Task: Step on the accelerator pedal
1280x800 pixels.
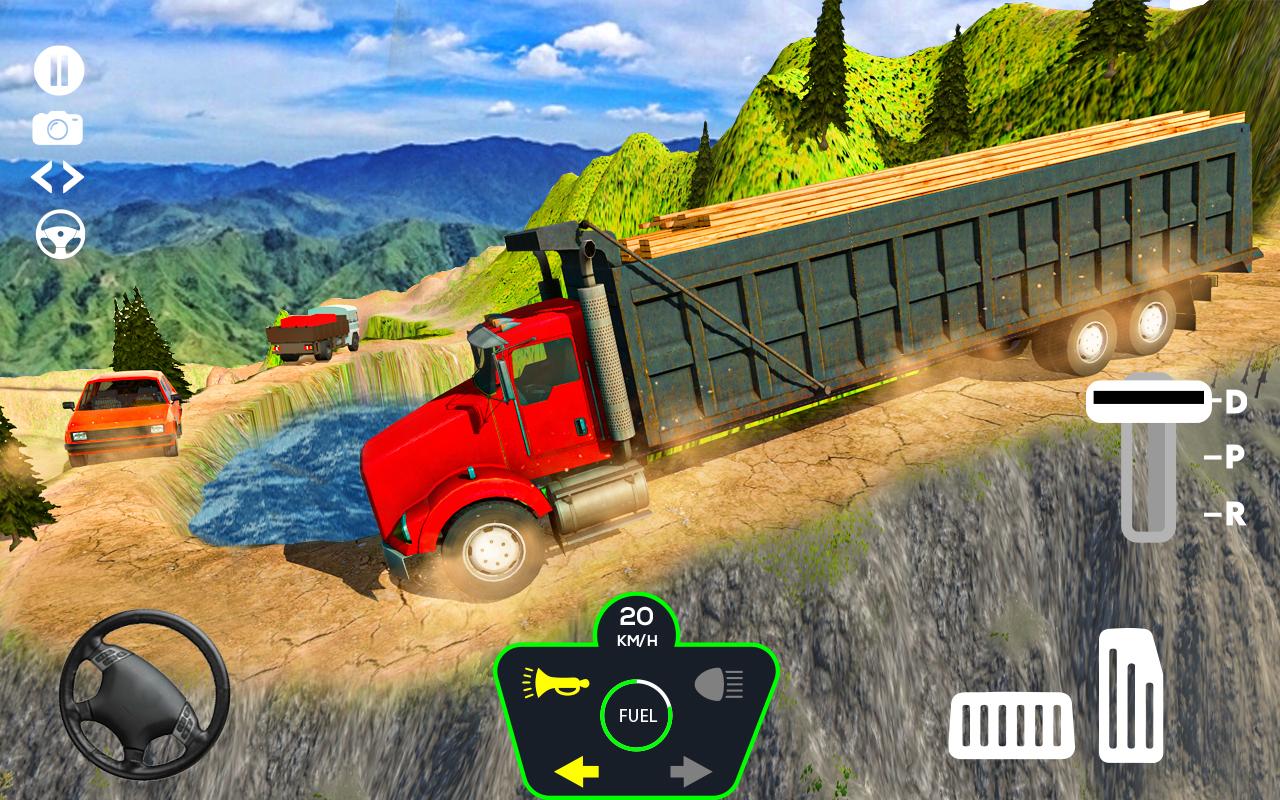Action: pos(1131,696)
